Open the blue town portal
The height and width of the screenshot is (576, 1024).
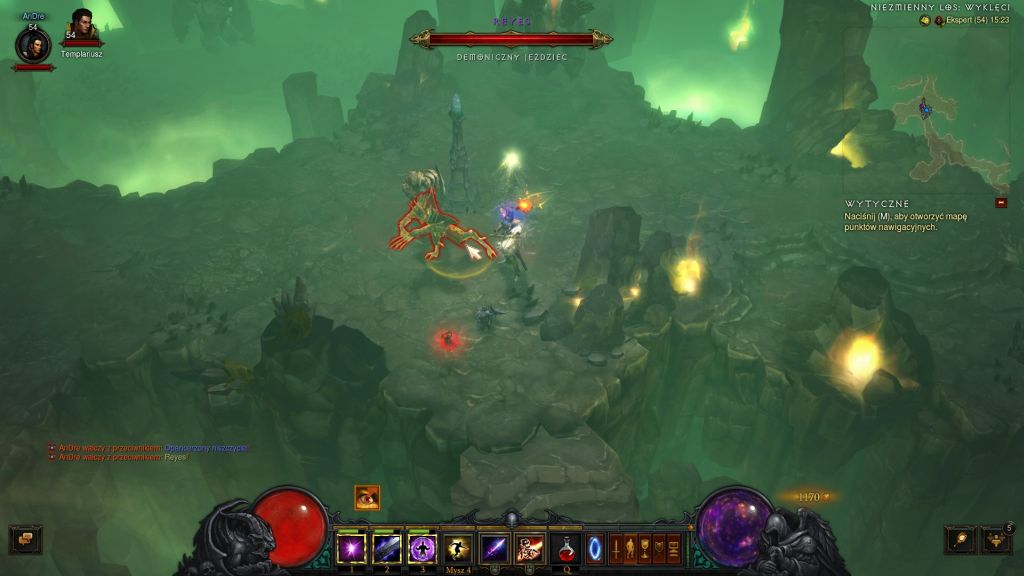(x=595, y=548)
